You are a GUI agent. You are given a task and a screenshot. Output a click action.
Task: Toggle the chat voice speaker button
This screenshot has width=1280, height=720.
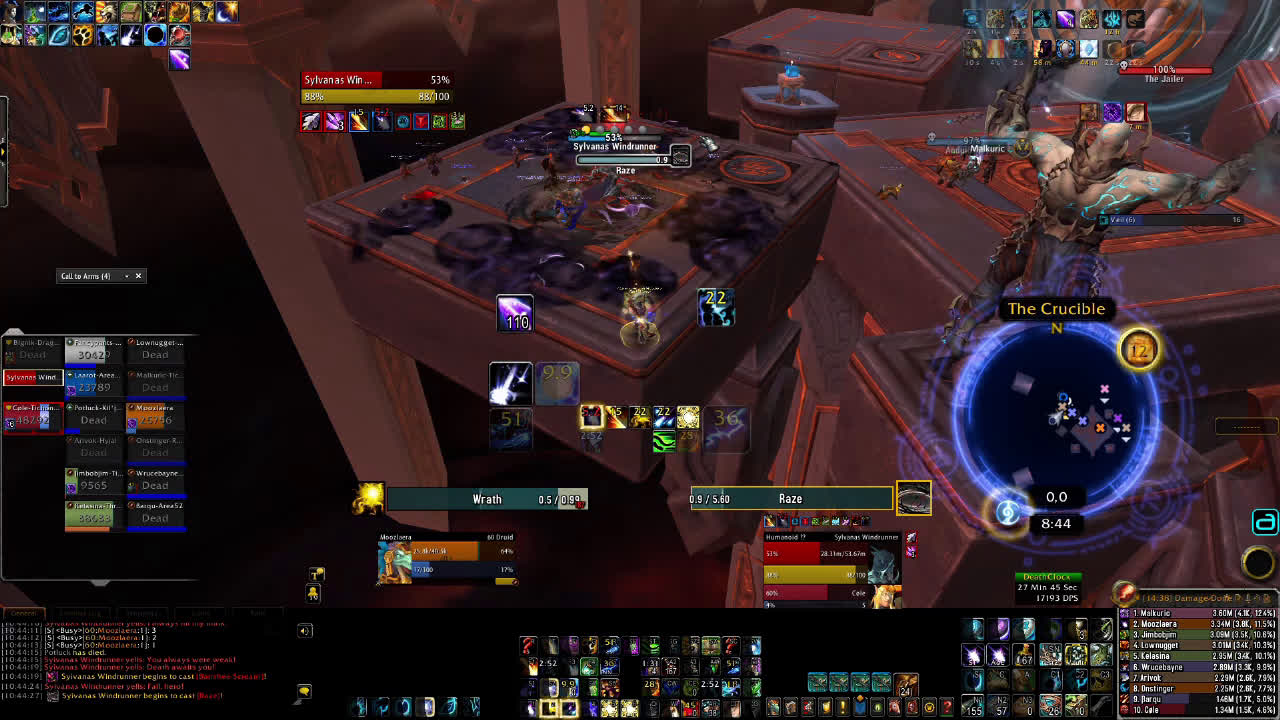(305, 630)
